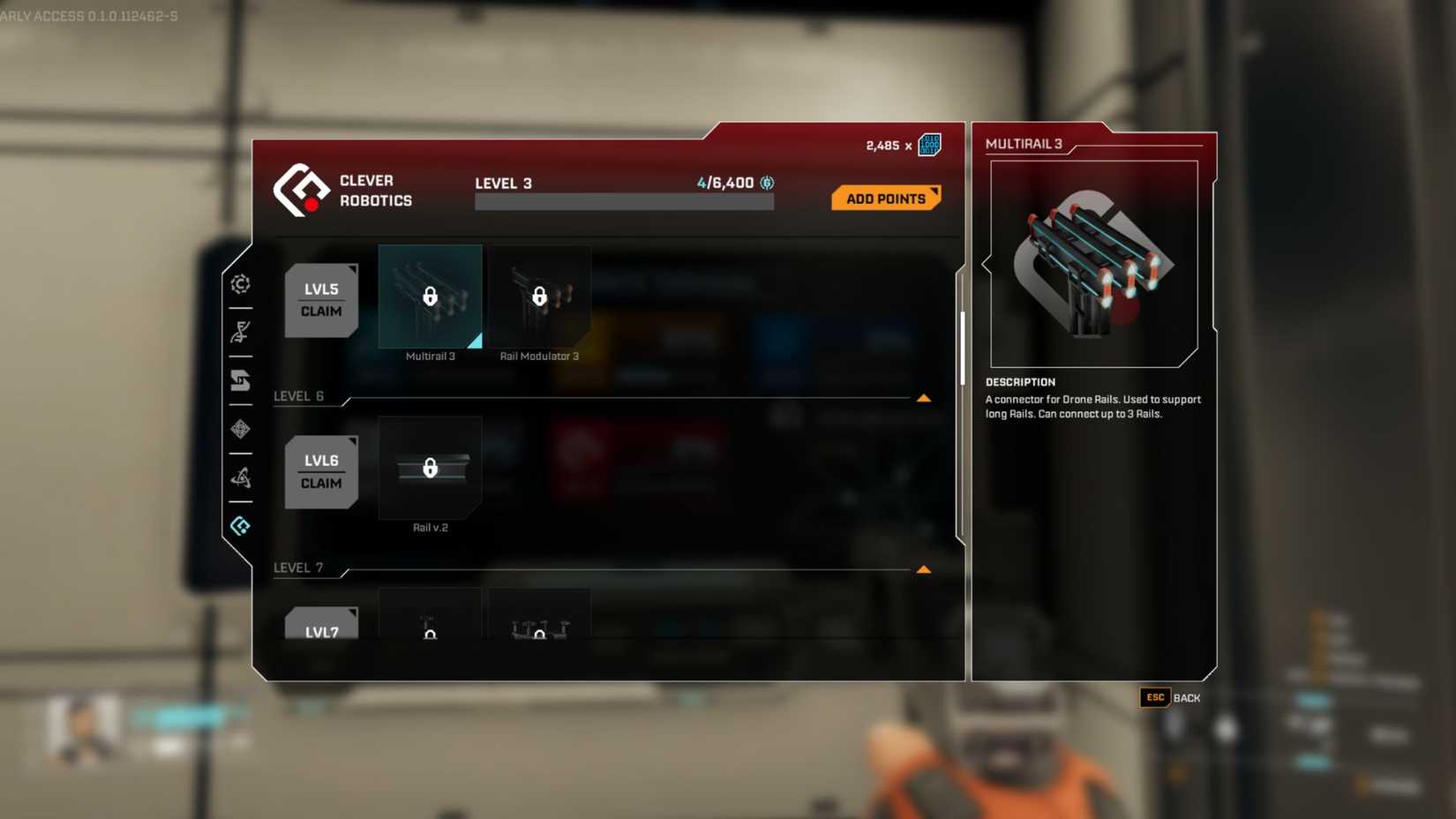Select the locked Rail v.2 reward
Screen dimensions: 1456x819
[430, 468]
